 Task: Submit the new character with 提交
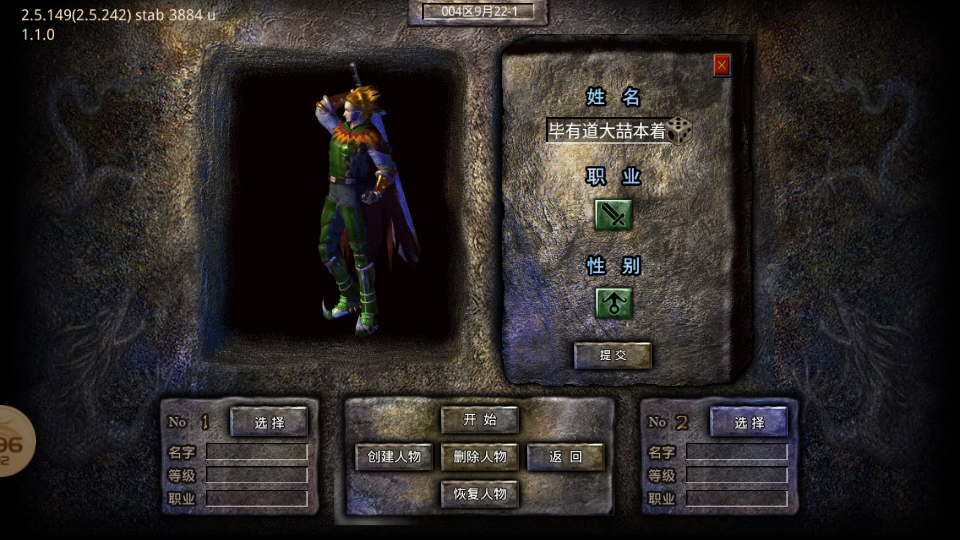[x=612, y=355]
